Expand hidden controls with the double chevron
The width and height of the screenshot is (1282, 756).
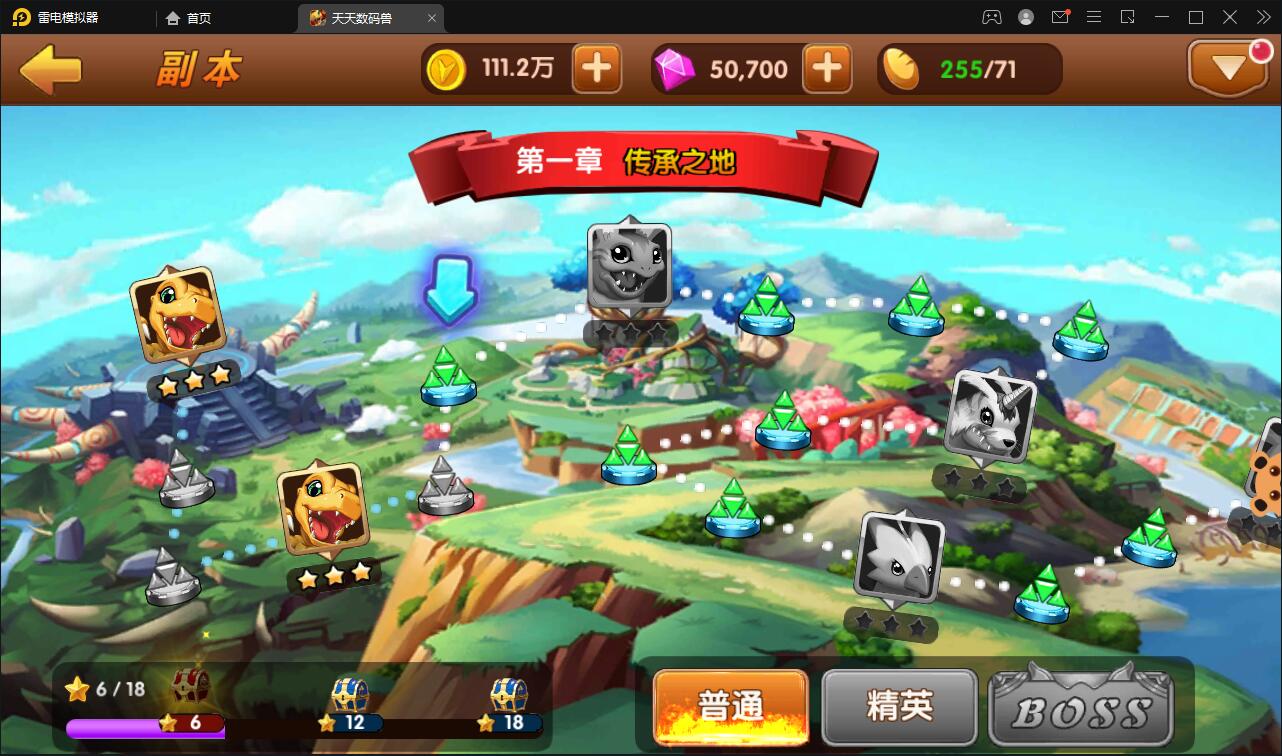pos(1264,17)
